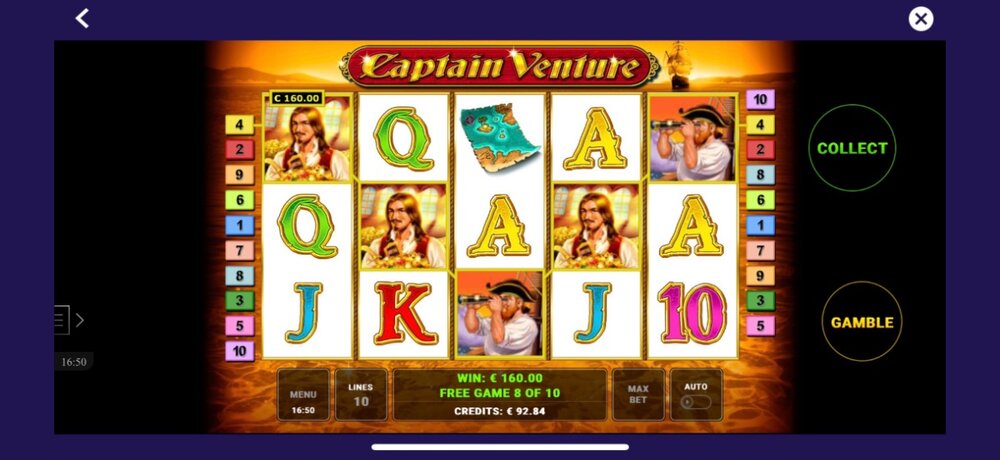This screenshot has width=1000, height=460.
Task: Open the slot Menu button
Action: click(x=303, y=395)
